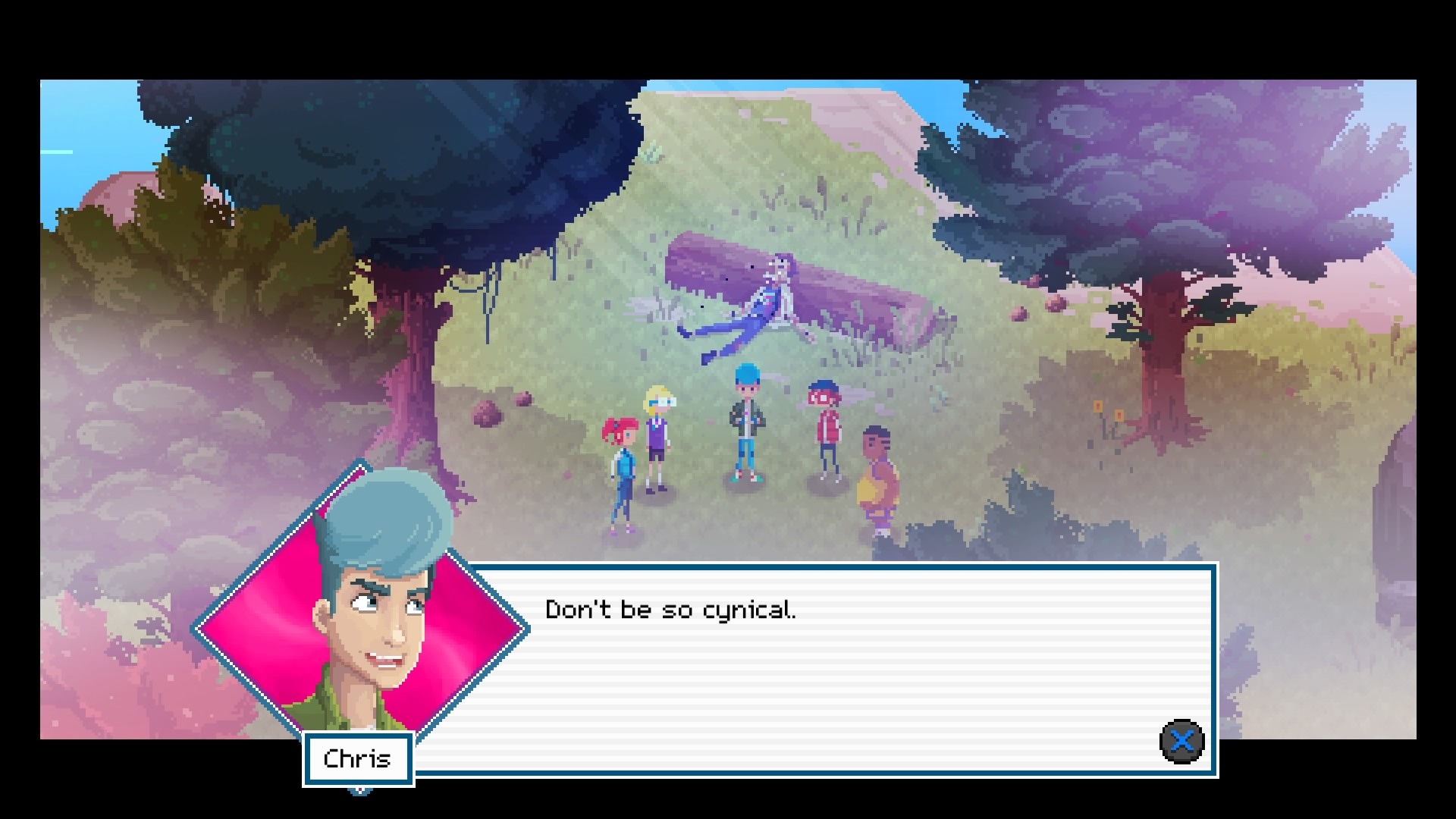Click the Chris name plate to toggle speaker info
Image resolution: width=1456 pixels, height=819 pixels.
pos(357,758)
